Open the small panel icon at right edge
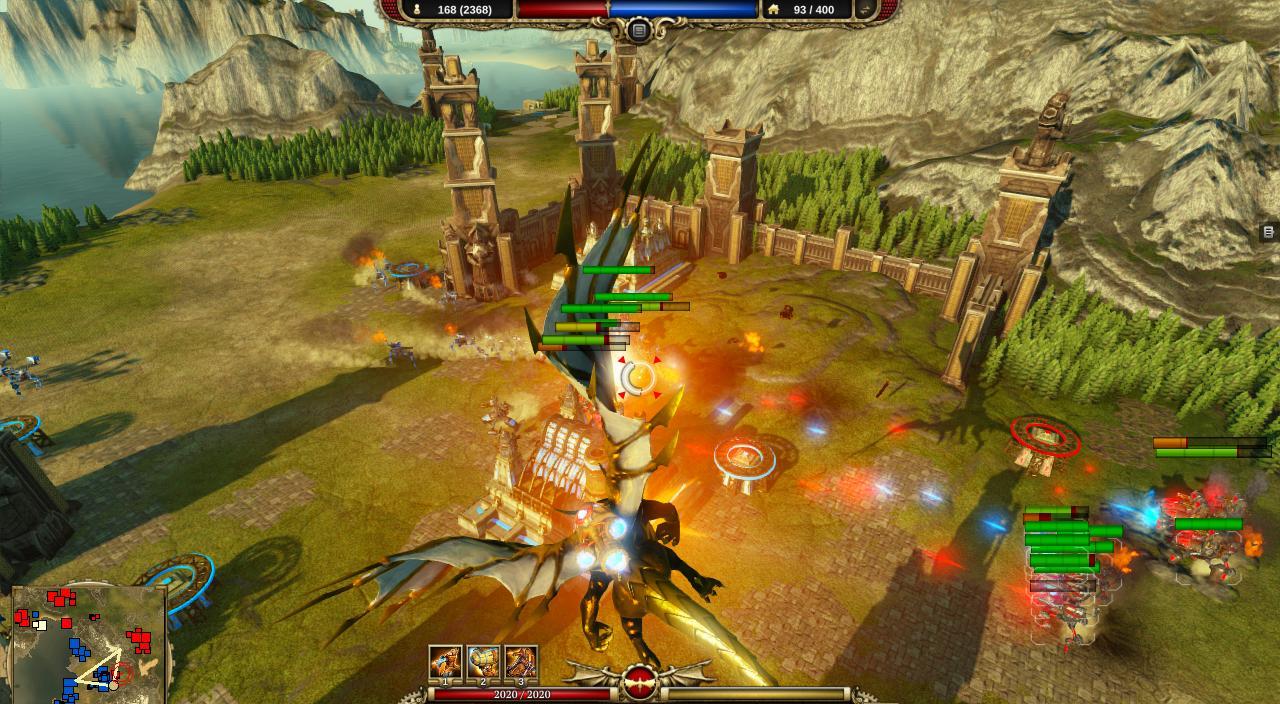Viewport: 1280px width, 704px height. [1268, 232]
